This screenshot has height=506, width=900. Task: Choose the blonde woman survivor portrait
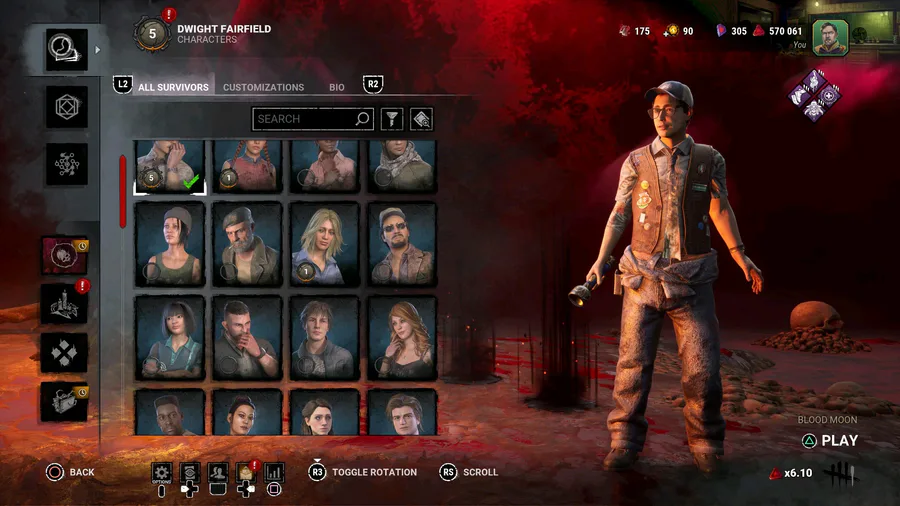click(x=324, y=244)
